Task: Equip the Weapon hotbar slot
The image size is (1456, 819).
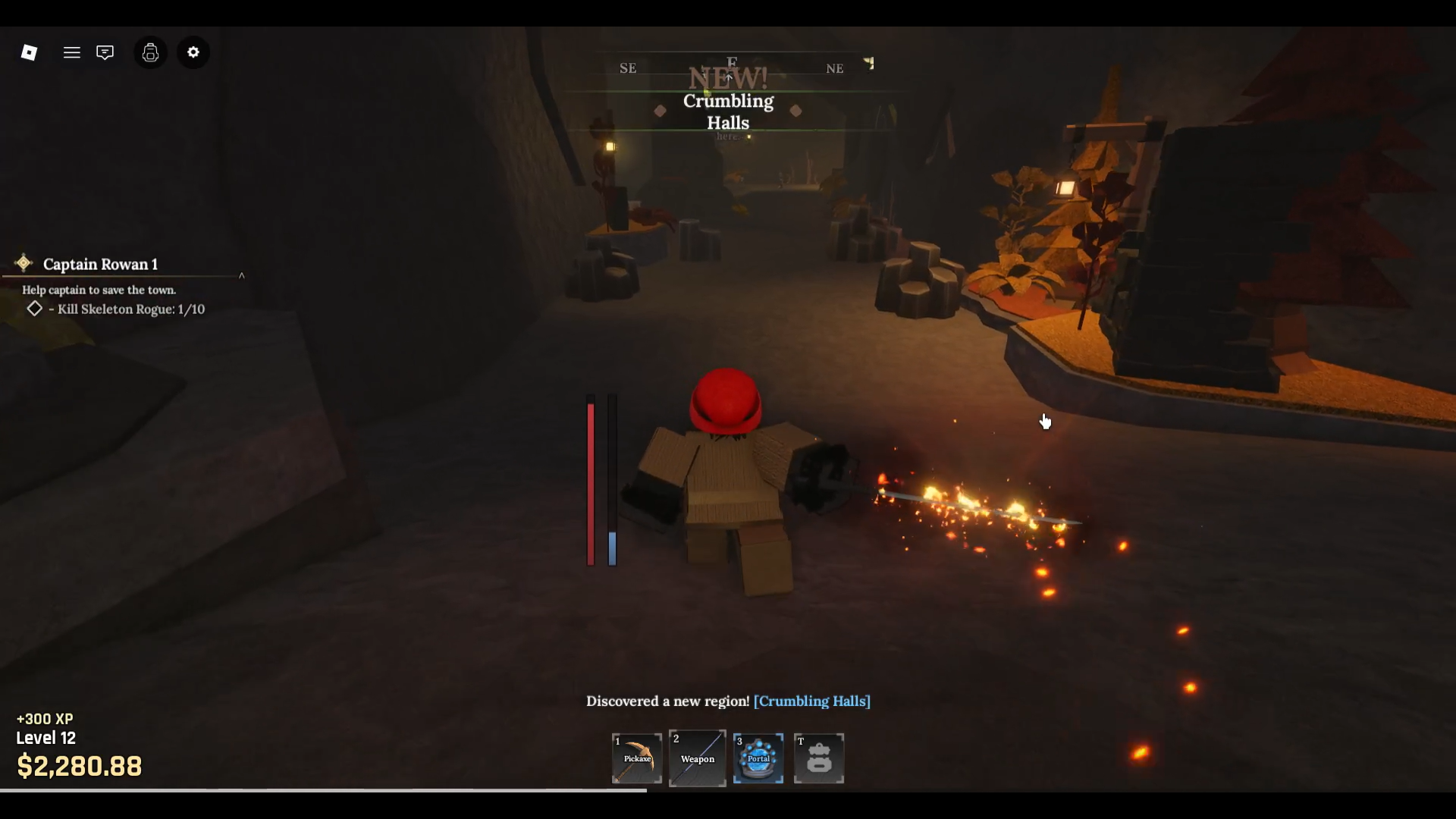Action: click(x=697, y=758)
